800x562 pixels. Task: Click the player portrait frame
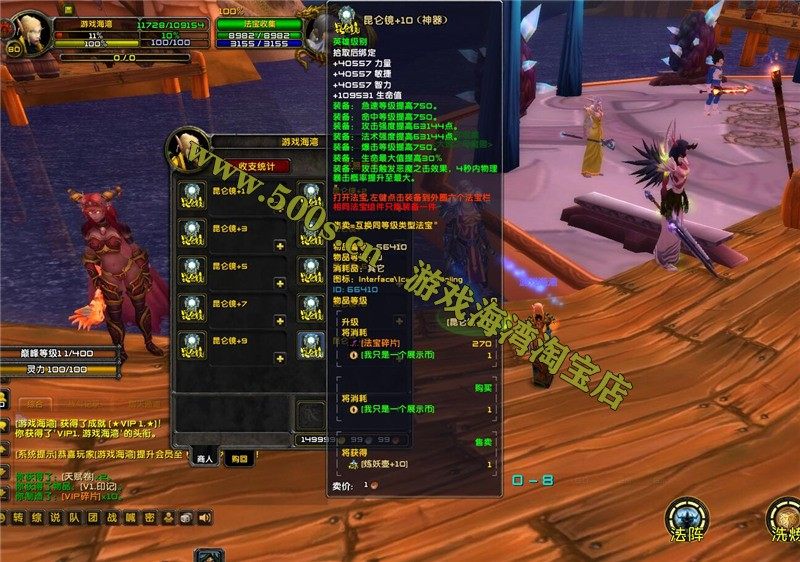30,33
